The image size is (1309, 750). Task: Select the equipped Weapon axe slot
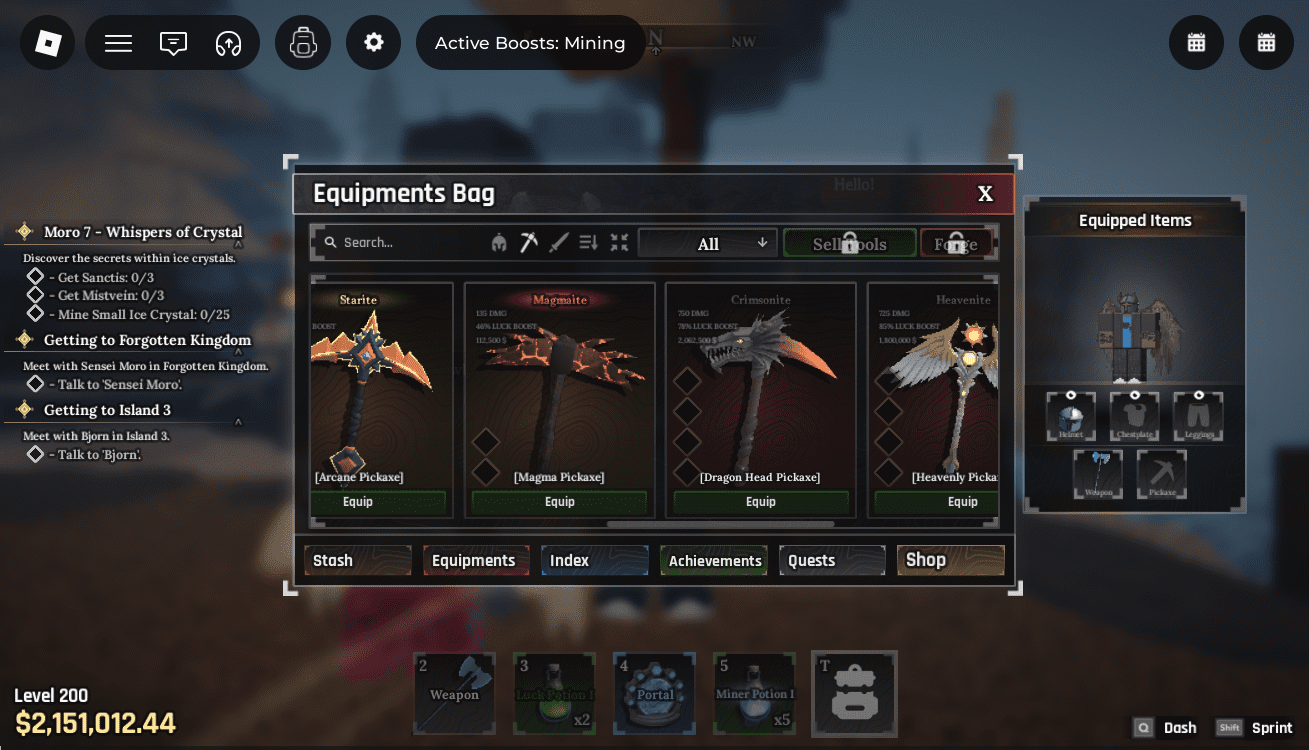point(1097,474)
